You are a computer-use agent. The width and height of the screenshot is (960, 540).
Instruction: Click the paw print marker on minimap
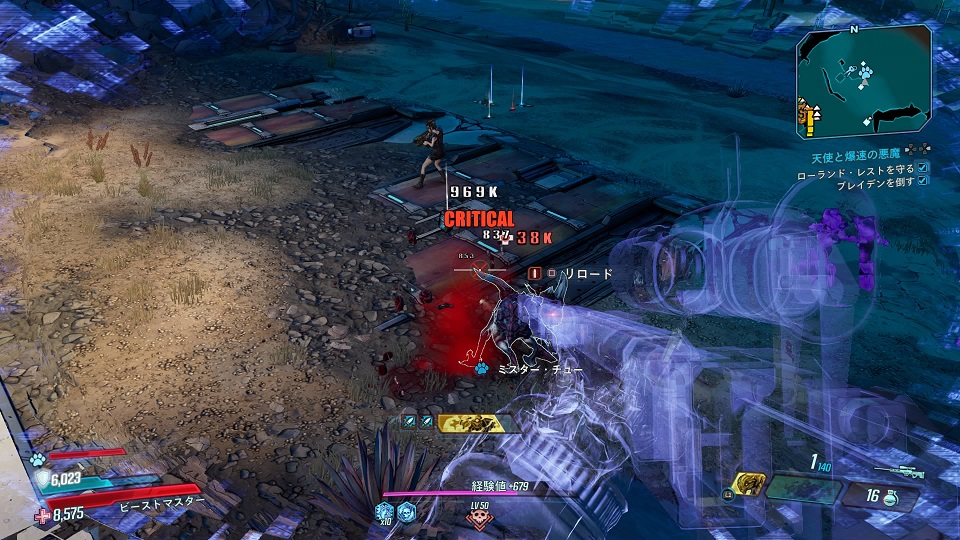tap(864, 73)
